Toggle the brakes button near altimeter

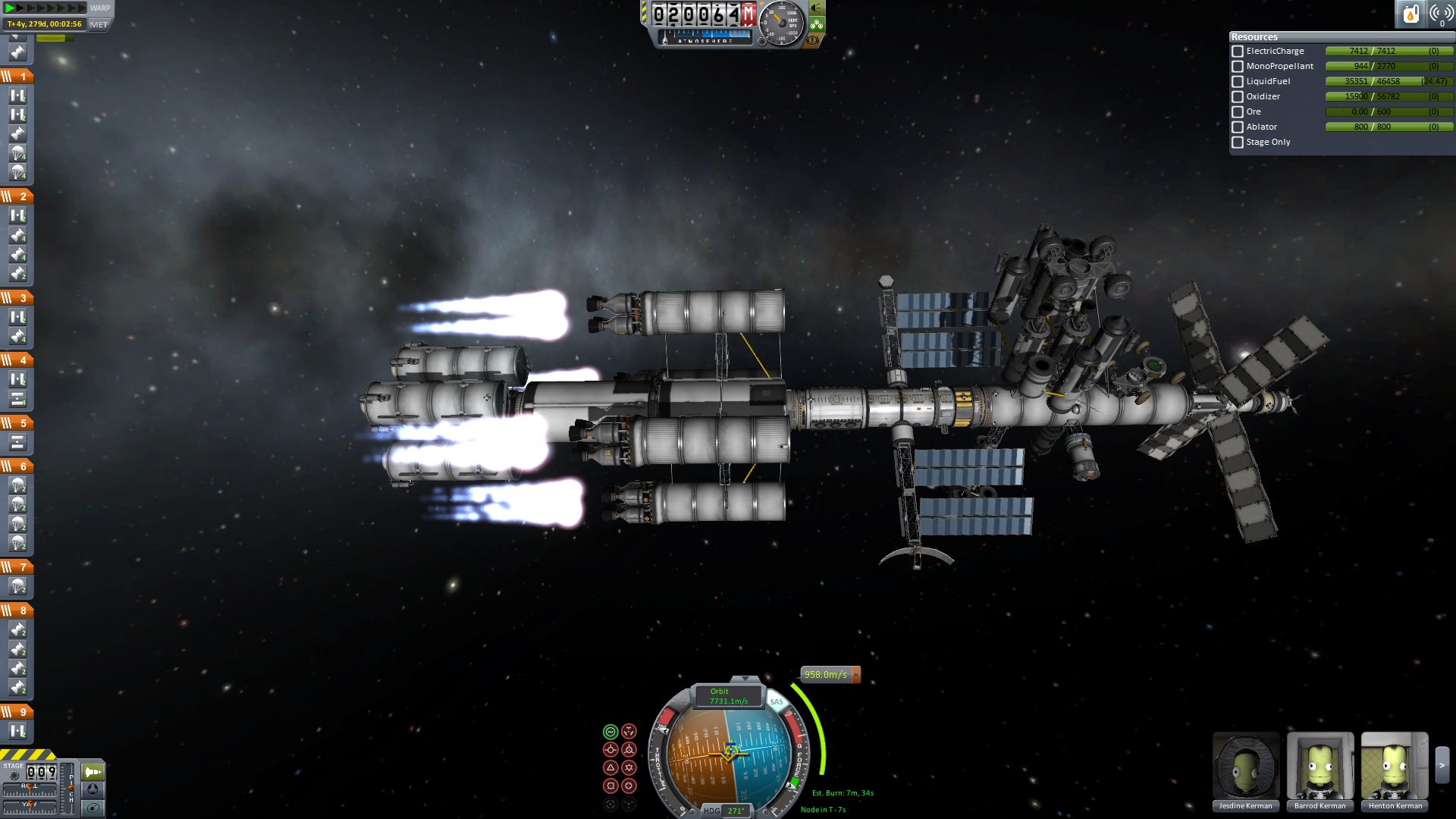coord(813,39)
